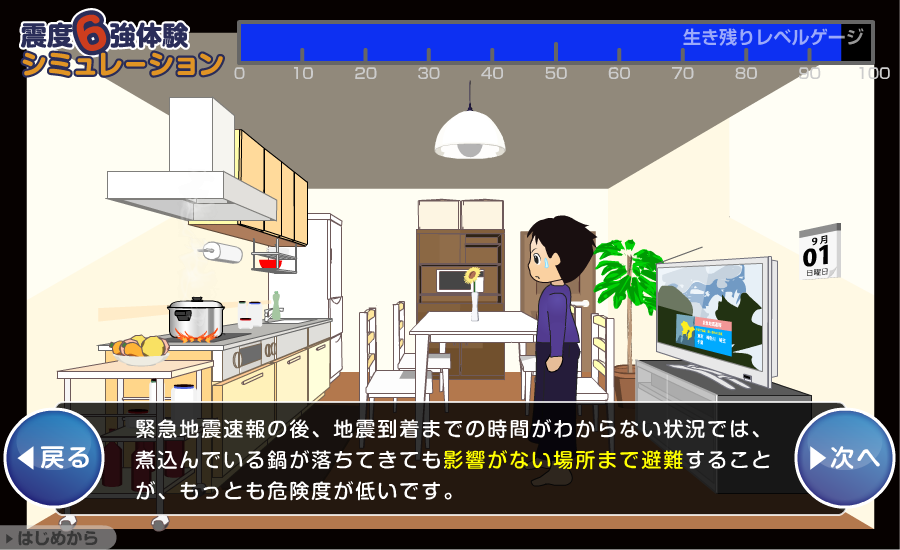Go back with the 戻る button
Image resolution: width=900 pixels, height=550 pixels.
click(x=54, y=458)
